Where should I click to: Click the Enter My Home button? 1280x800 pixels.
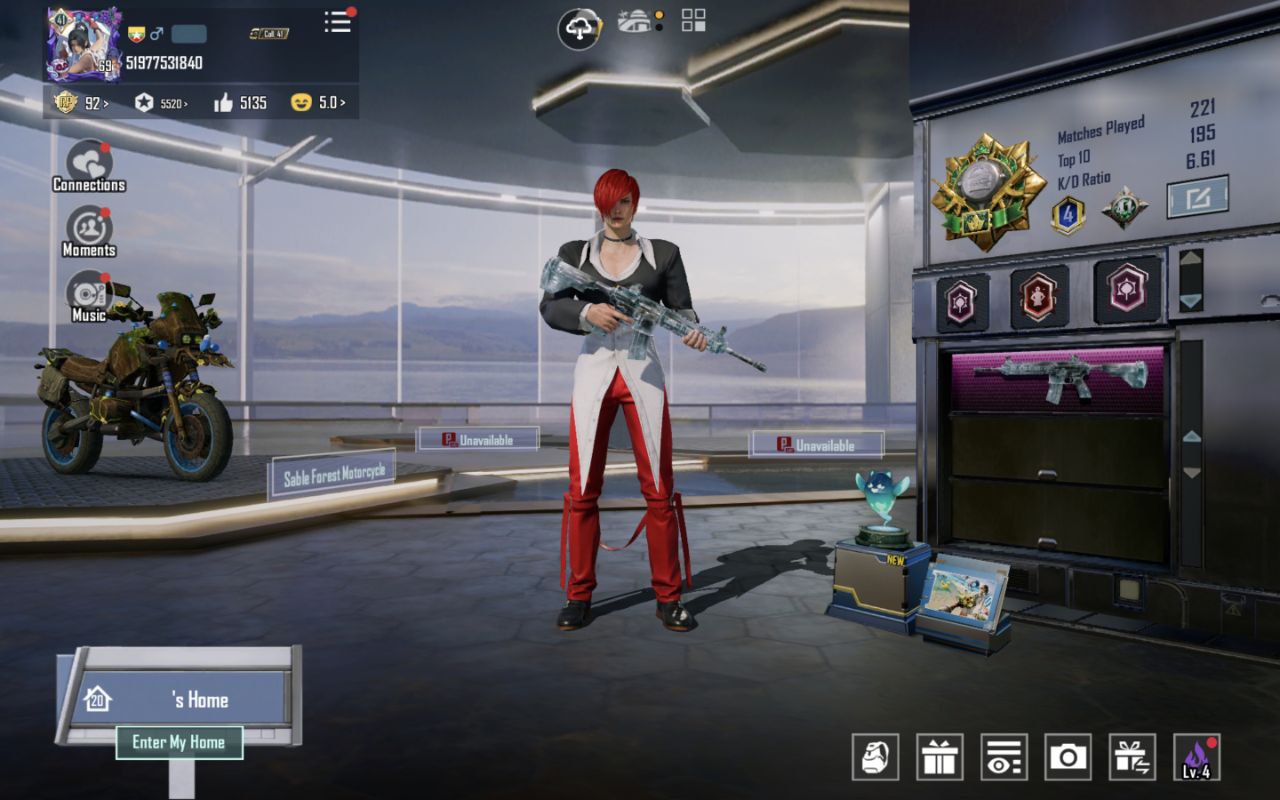coord(179,742)
